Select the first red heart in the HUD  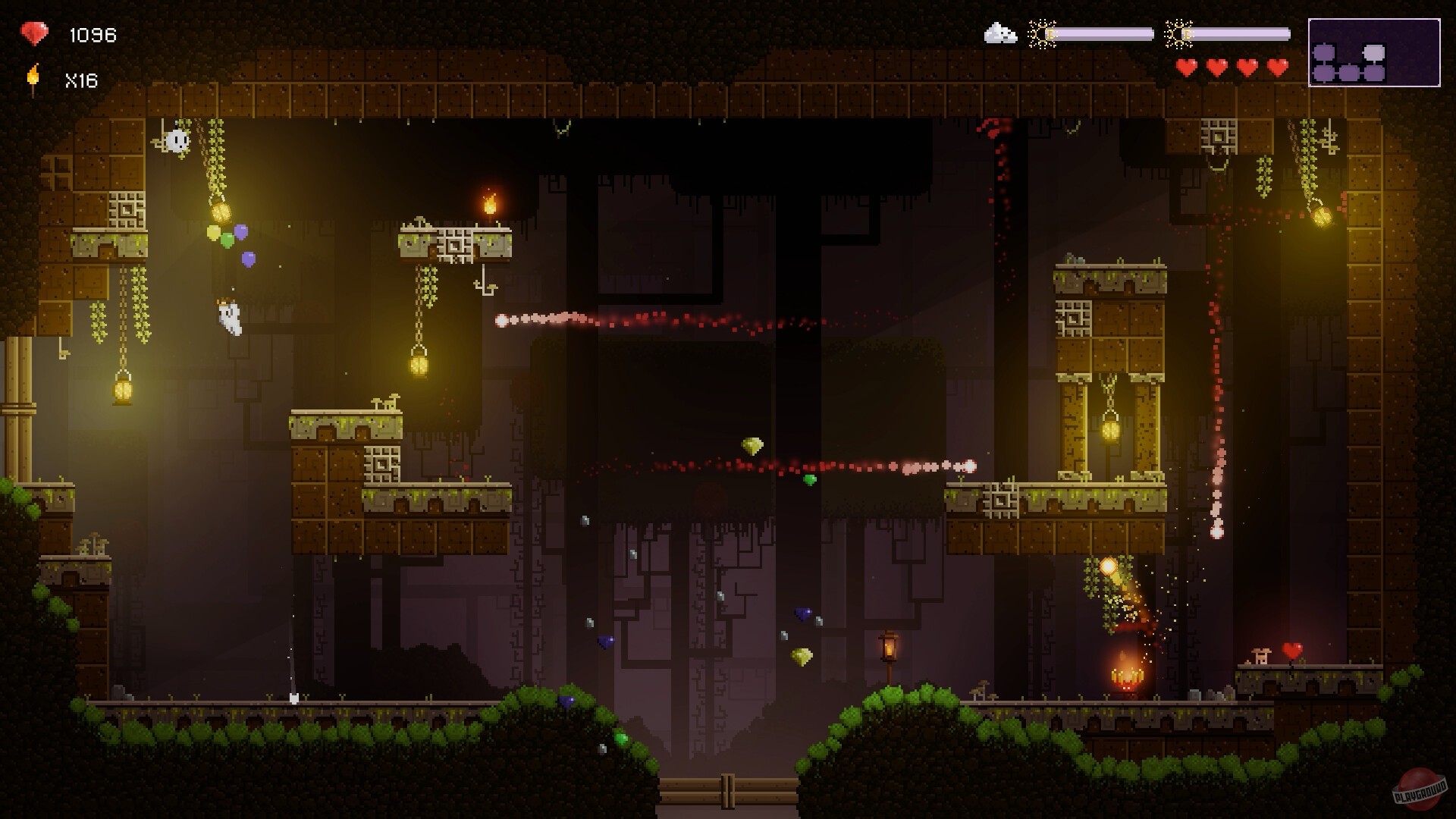click(x=1186, y=66)
